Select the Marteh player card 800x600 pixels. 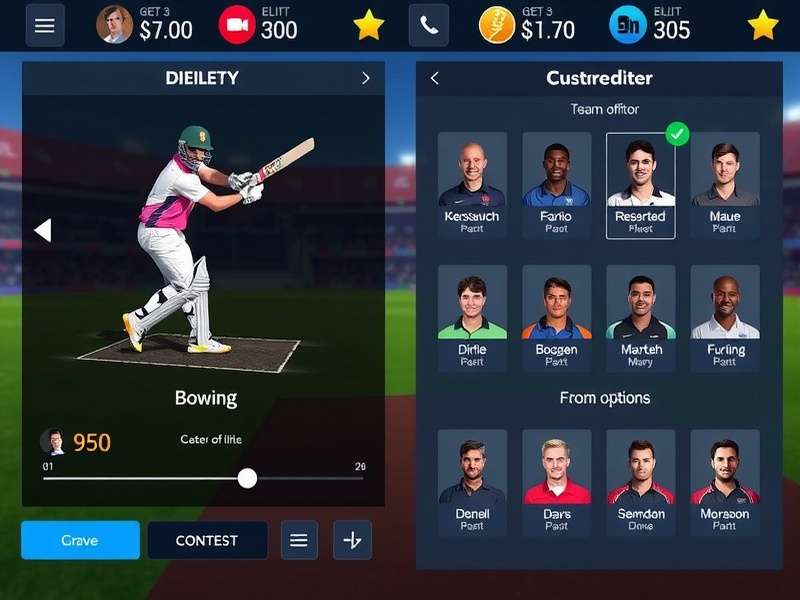[640, 318]
